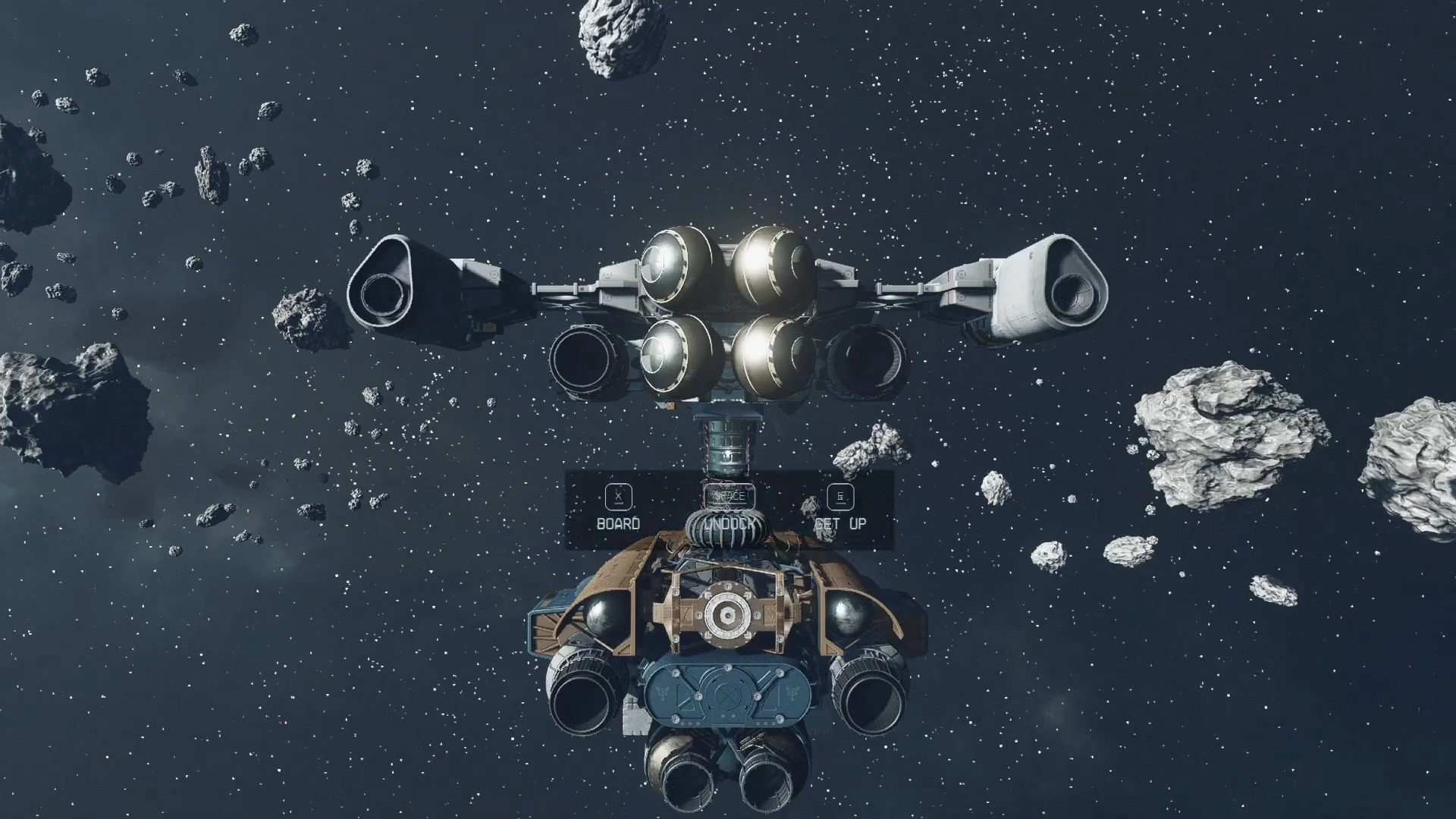This screenshot has height=819, width=1456.
Task: Click the E key icon for Get Up
Action: (x=840, y=498)
